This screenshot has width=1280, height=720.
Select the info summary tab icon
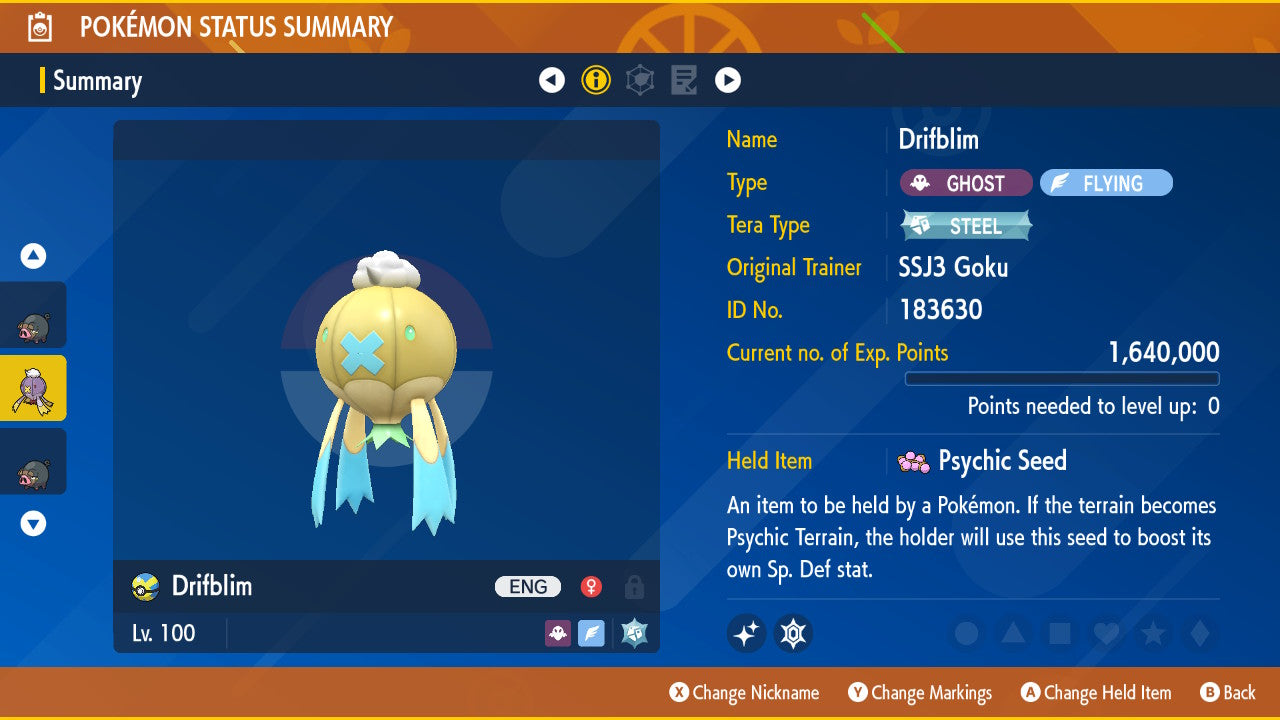(596, 80)
